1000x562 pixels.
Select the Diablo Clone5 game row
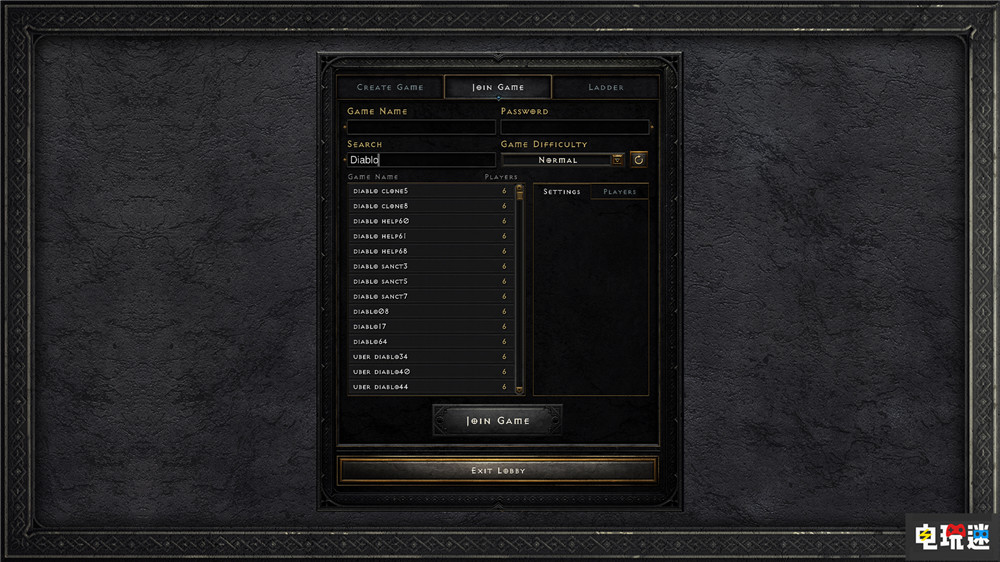pyautogui.click(x=430, y=191)
